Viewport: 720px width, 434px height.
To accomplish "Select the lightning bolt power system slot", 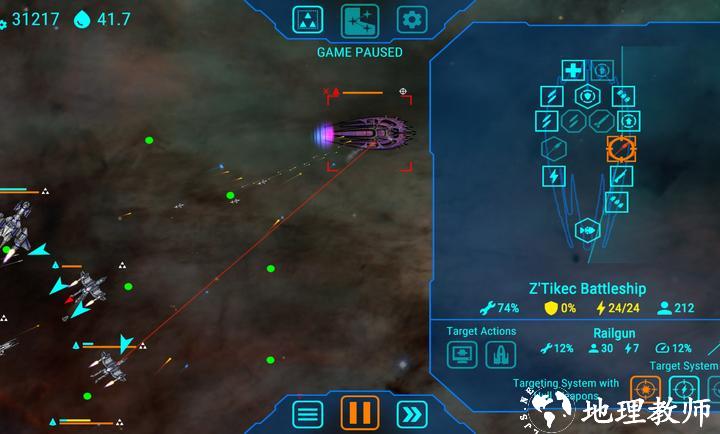I will [553, 176].
